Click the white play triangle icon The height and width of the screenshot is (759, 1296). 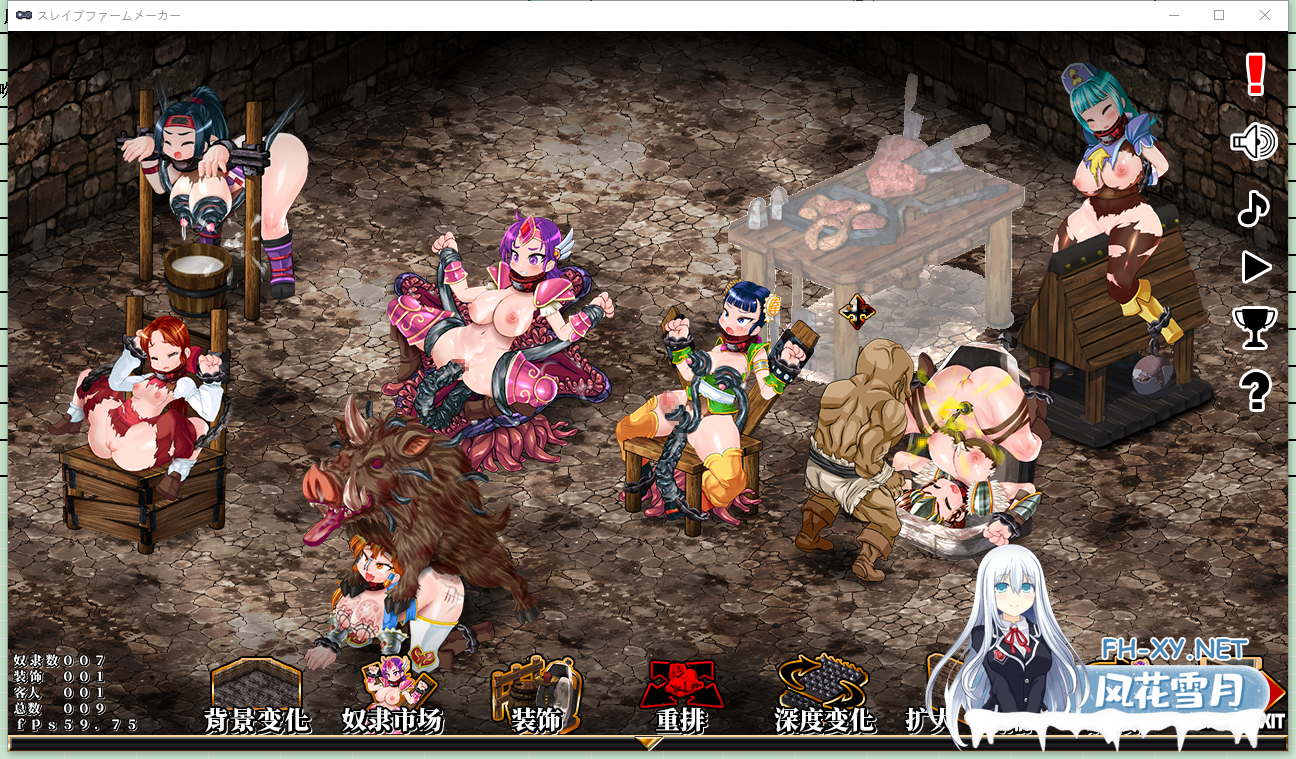1255,268
